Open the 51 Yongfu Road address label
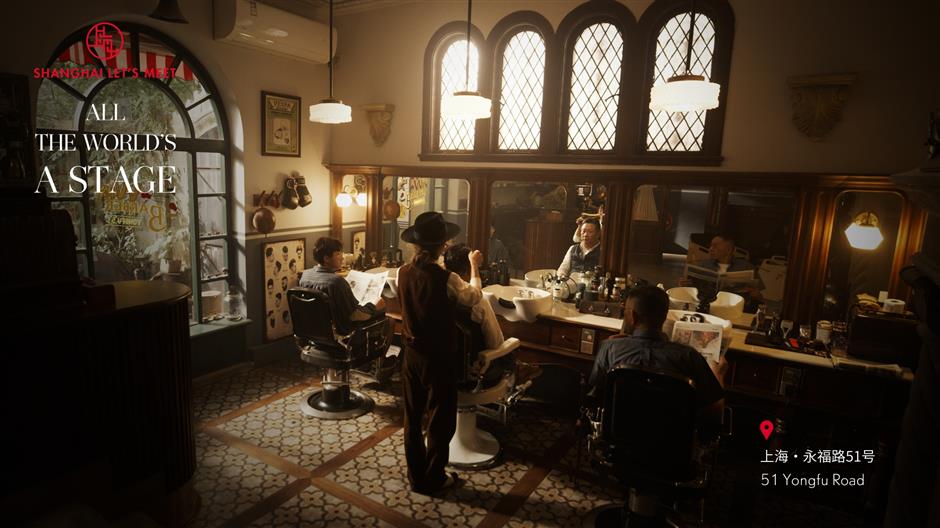 (812, 480)
